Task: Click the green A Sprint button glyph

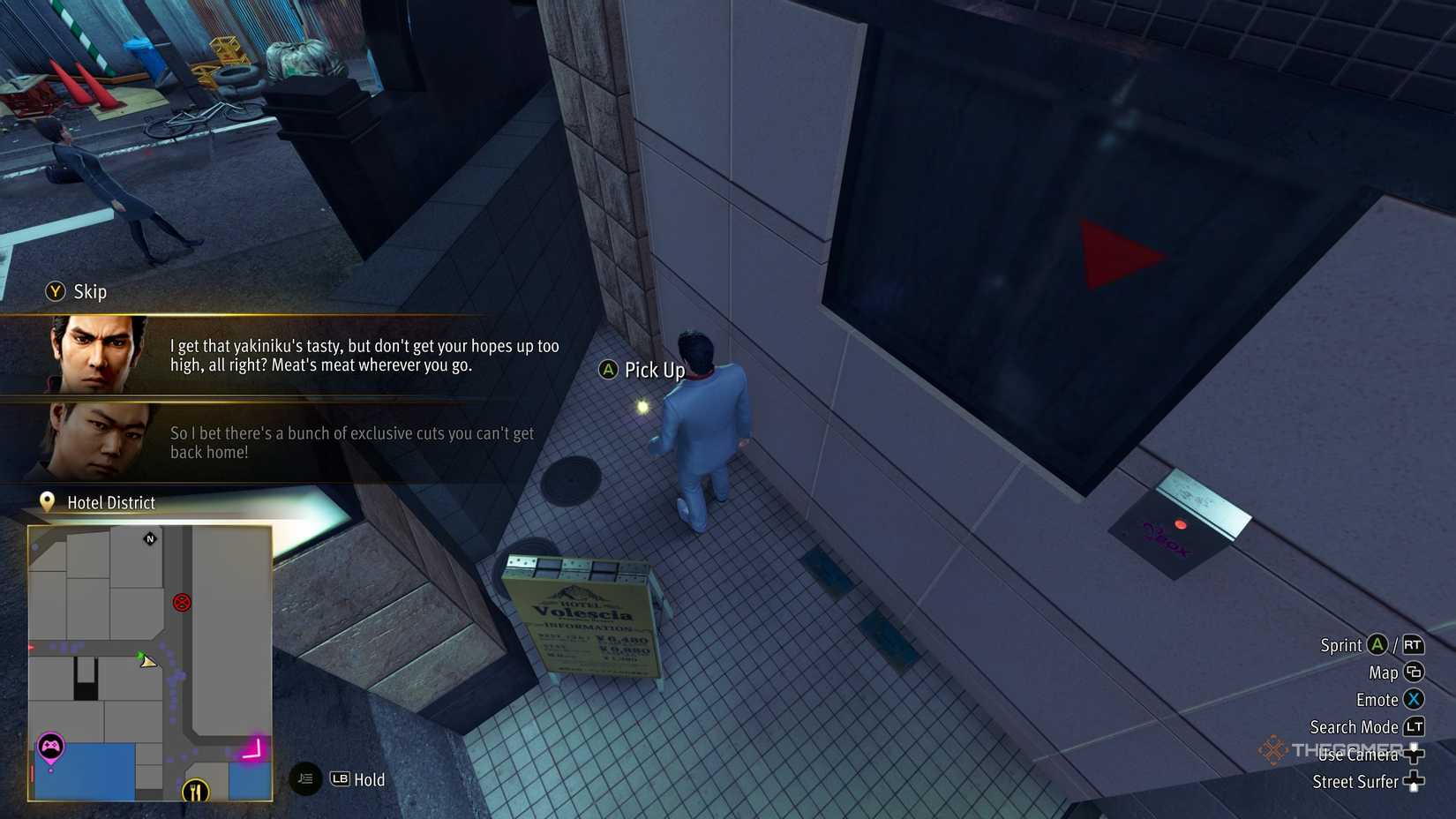Action: point(1377,645)
